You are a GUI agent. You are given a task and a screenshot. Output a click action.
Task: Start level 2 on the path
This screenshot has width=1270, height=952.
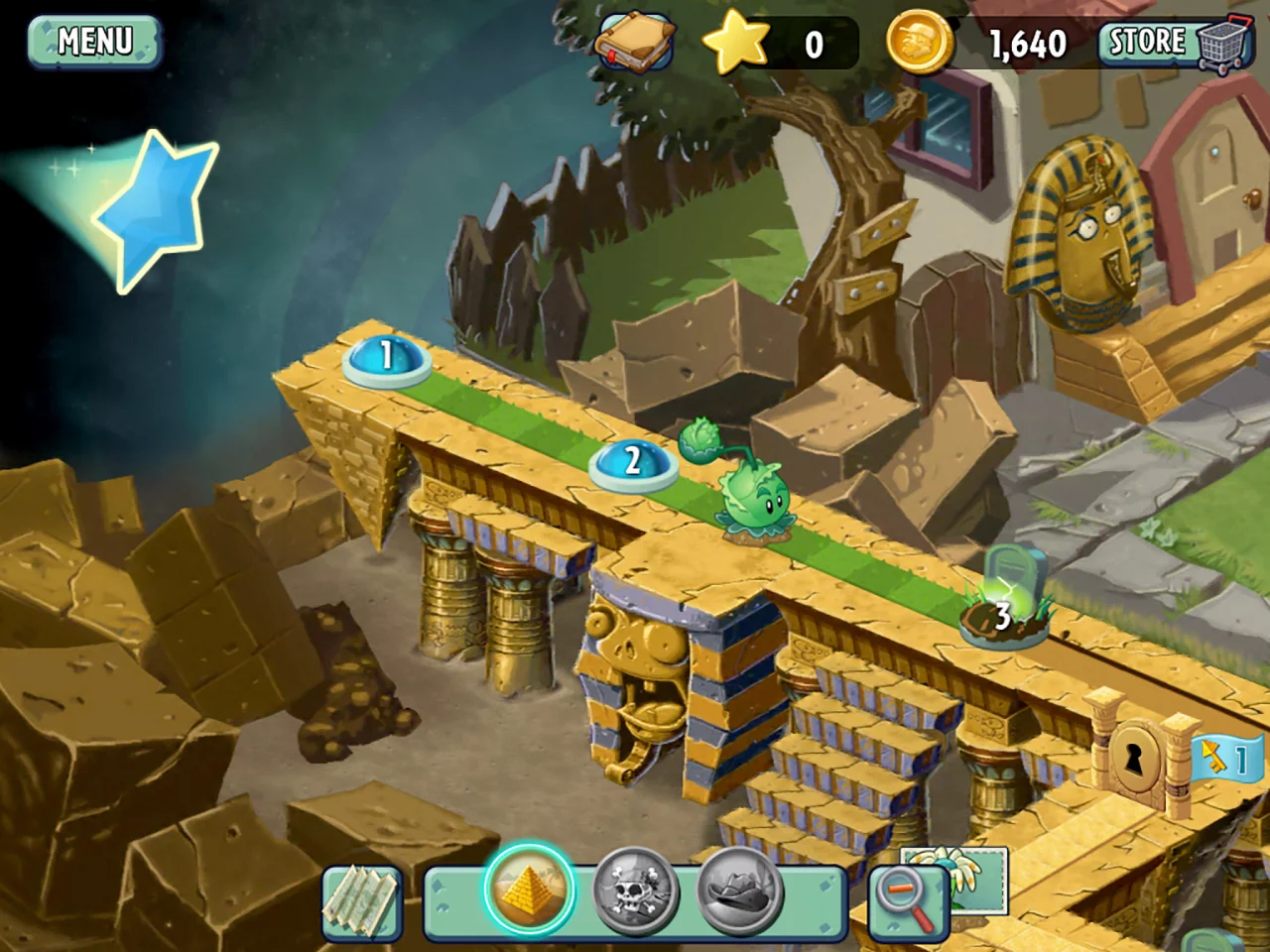pos(632,462)
